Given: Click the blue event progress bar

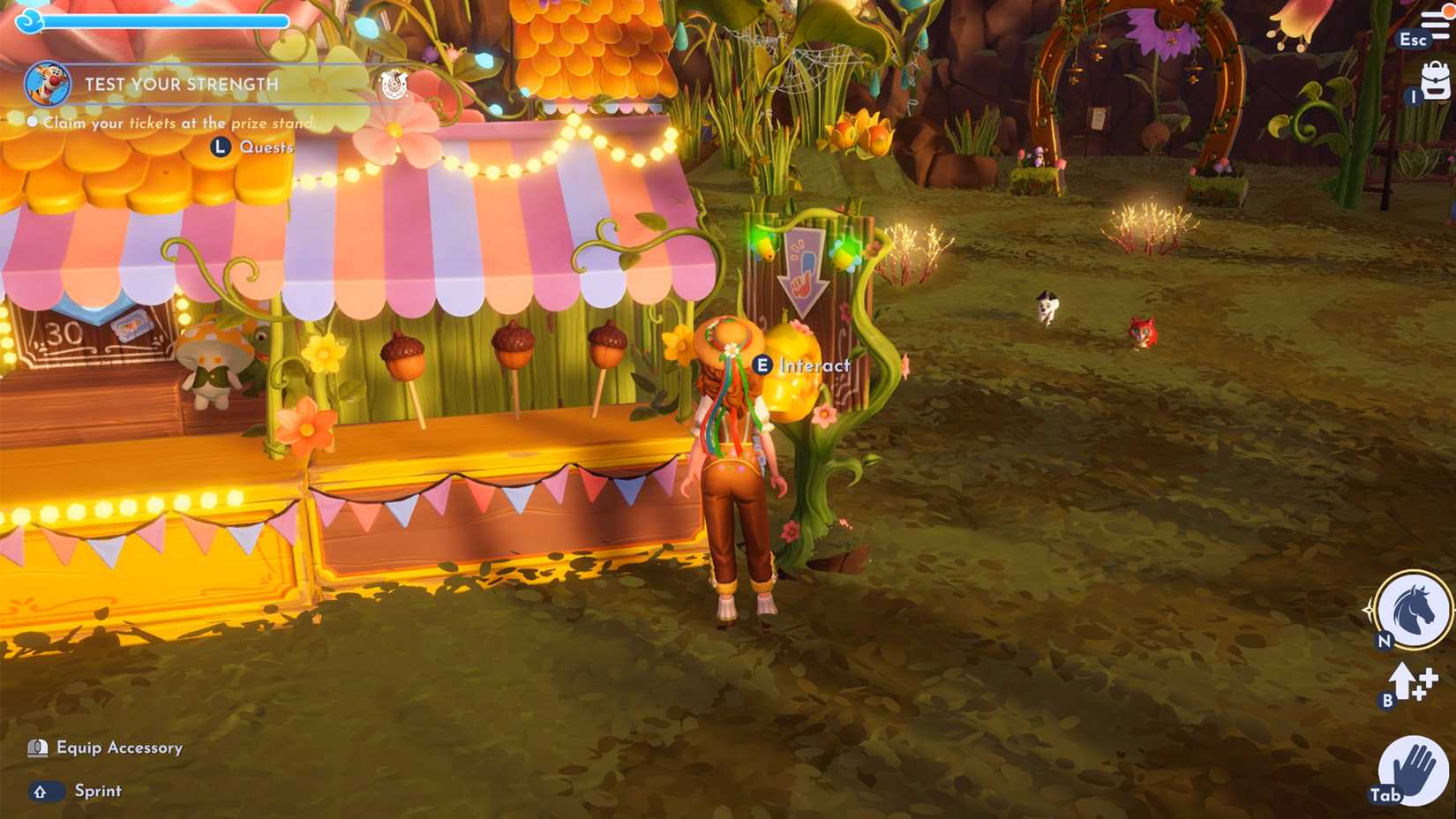Looking at the screenshot, I should (x=168, y=19).
